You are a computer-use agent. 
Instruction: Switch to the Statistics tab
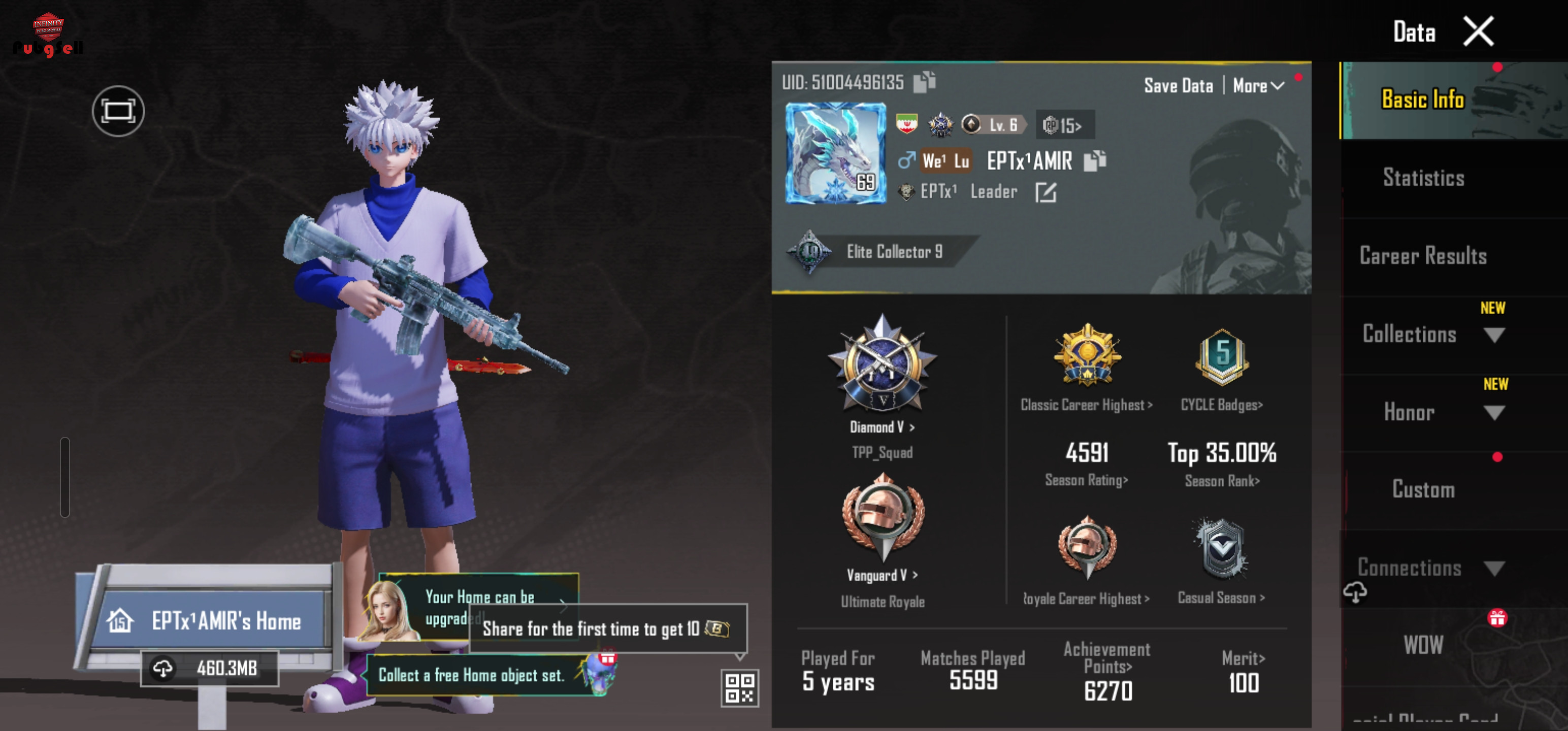1423,178
